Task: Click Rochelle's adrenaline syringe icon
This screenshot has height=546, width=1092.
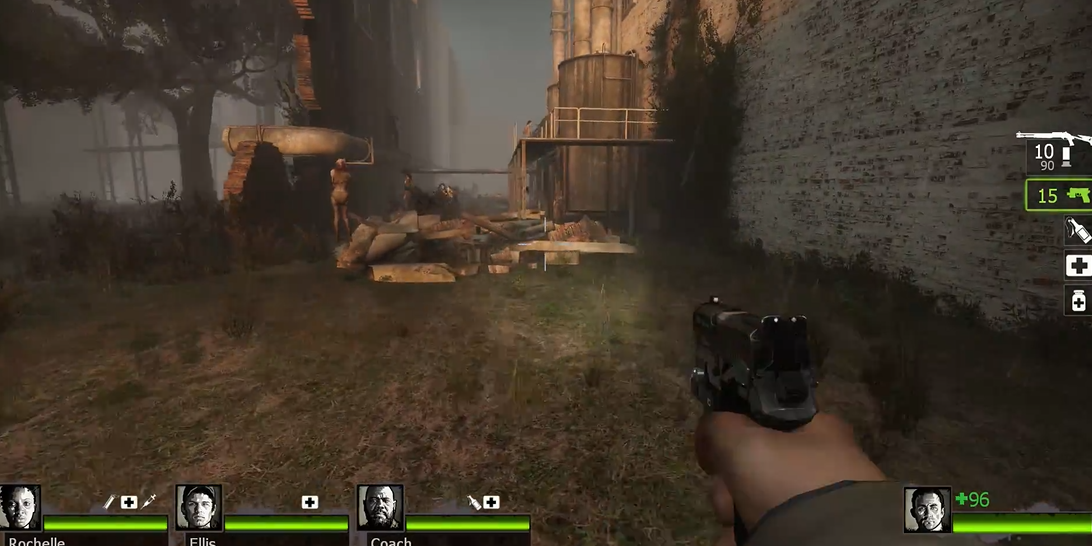Action: [x=149, y=502]
